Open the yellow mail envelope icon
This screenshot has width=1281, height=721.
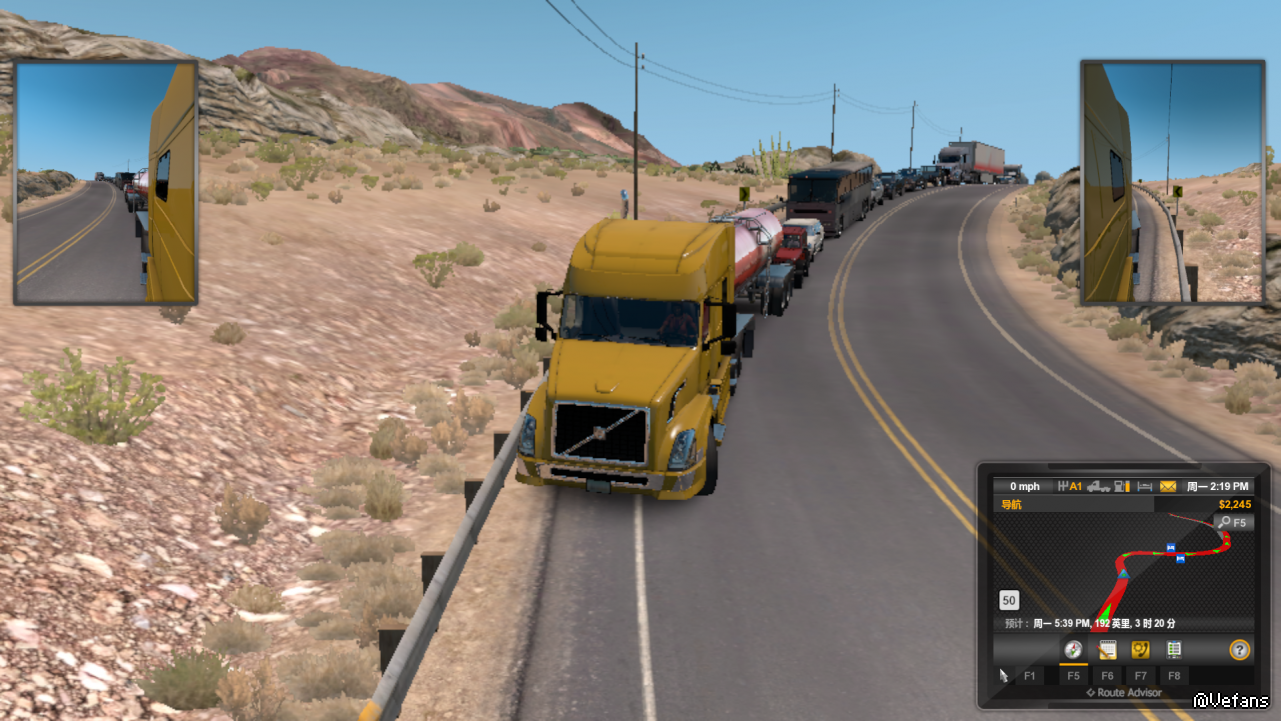tap(1168, 486)
